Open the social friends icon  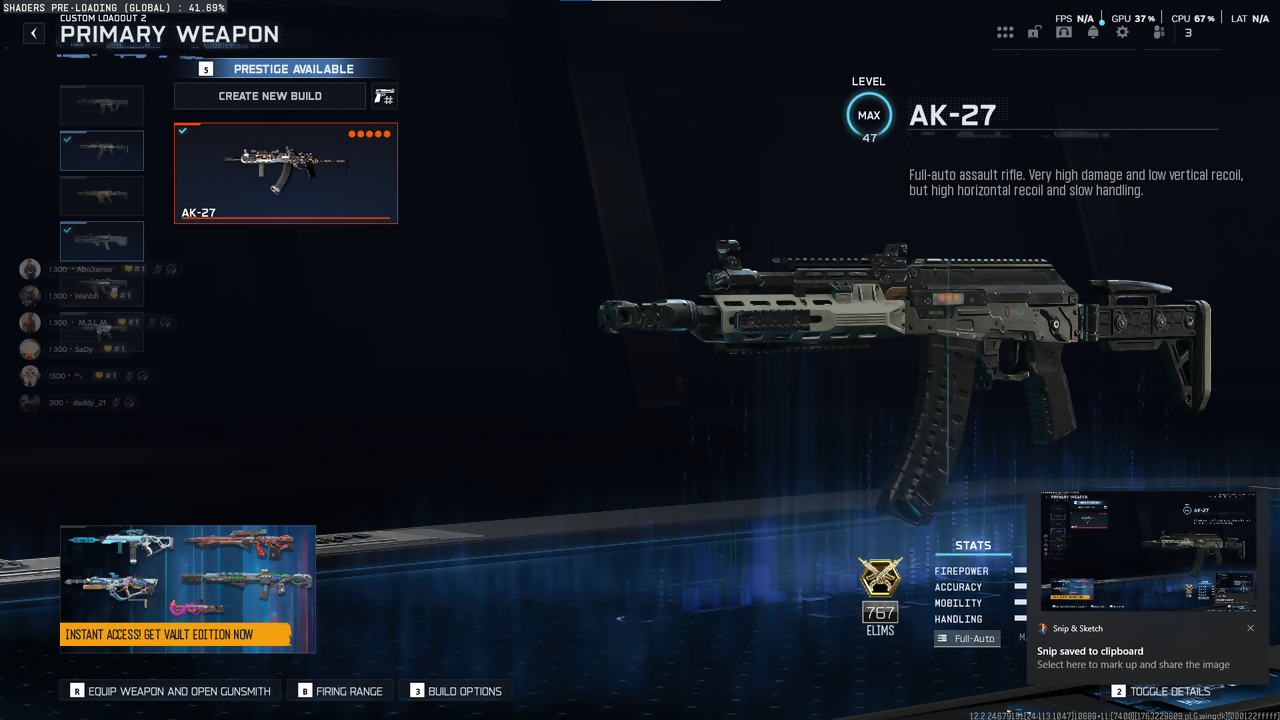[1159, 33]
